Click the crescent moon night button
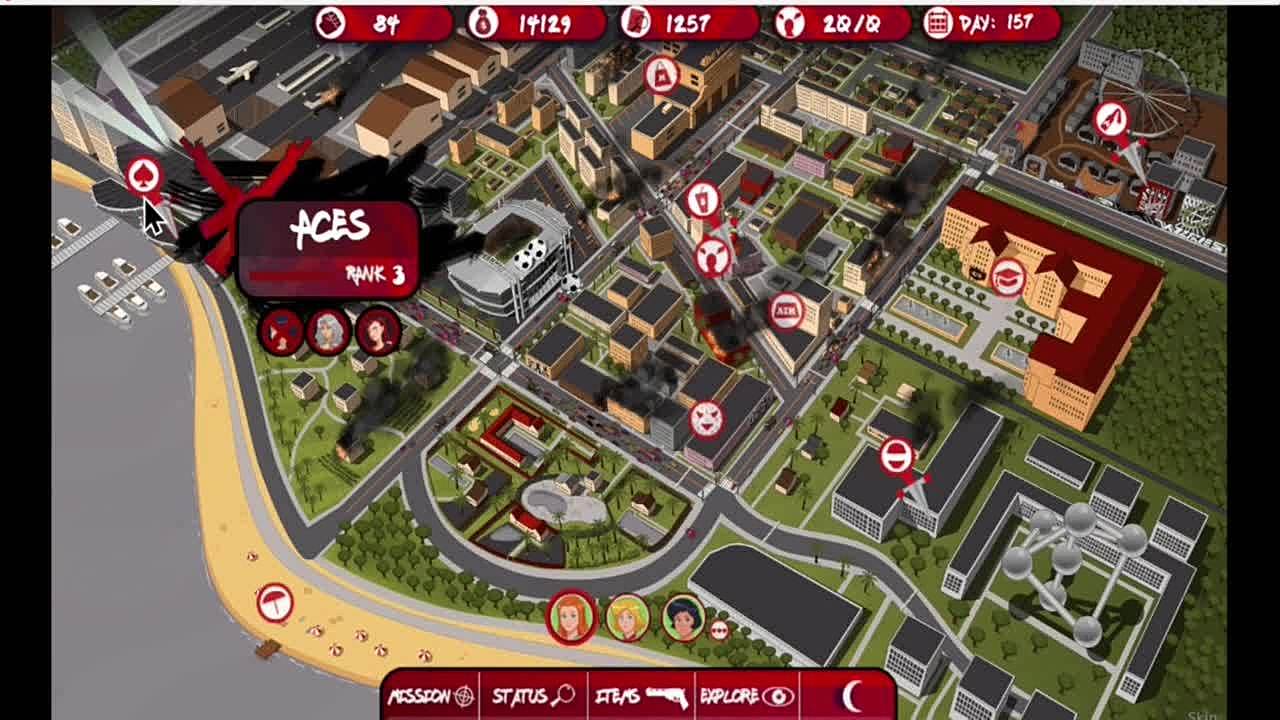The width and height of the screenshot is (1280, 720). click(851, 696)
